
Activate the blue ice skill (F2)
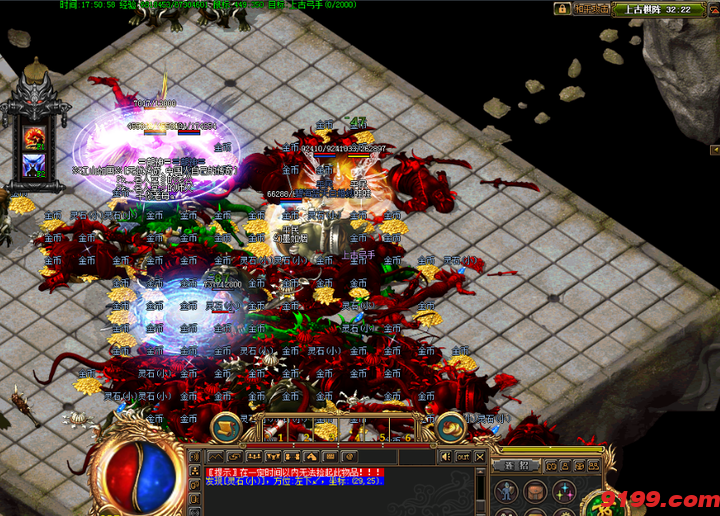pyautogui.click(x=36, y=165)
